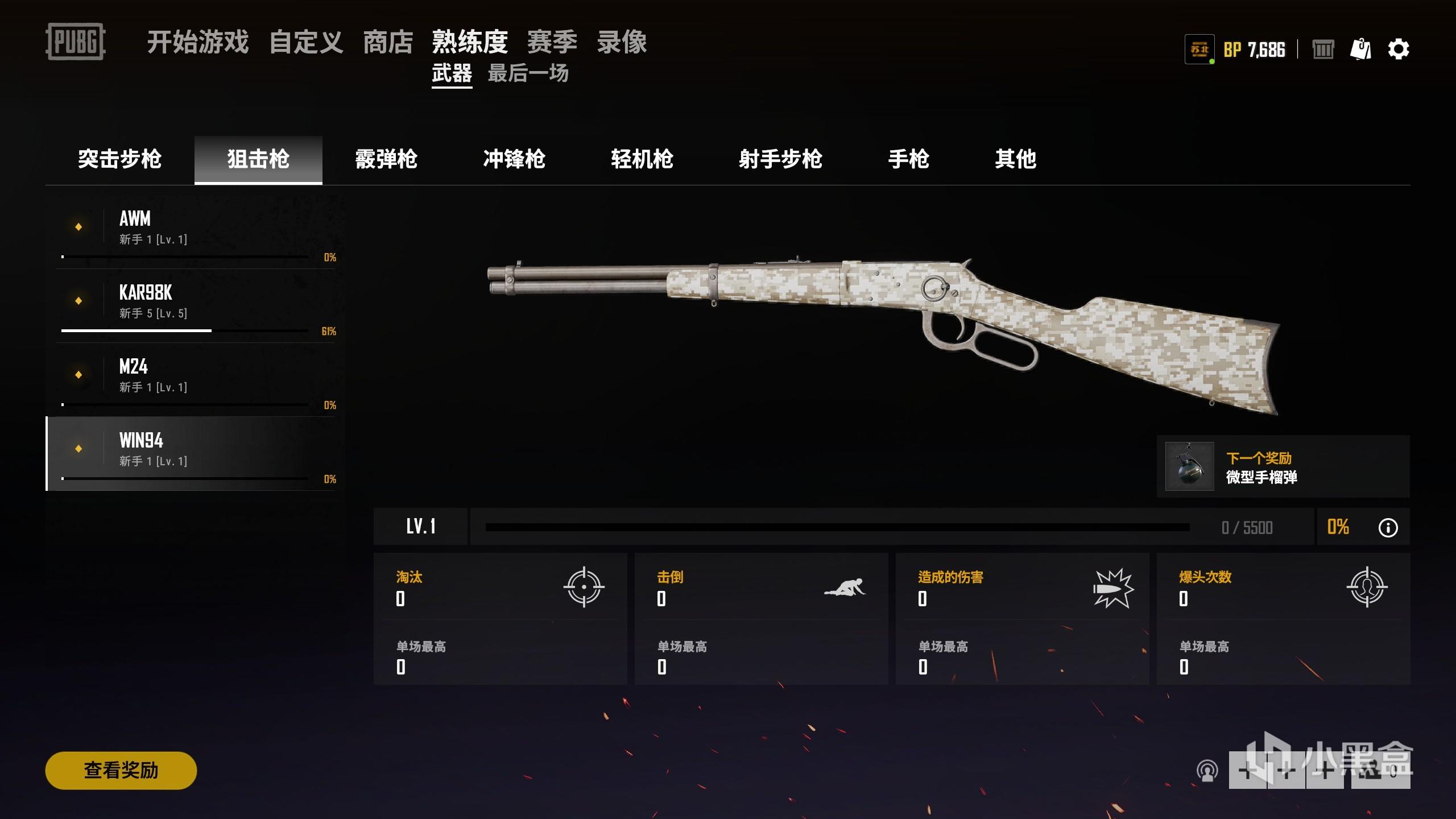Open the 开始游戏 menu
The height and width of the screenshot is (819, 1456).
pos(197,42)
